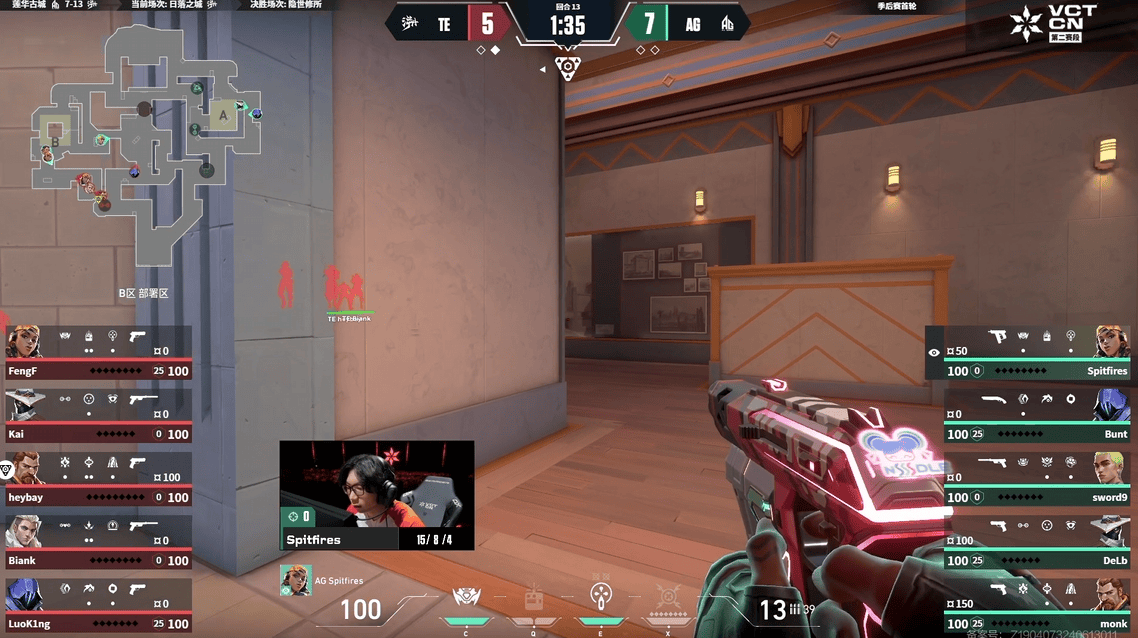Screen dimensions: 1138x638
Task: Click the AG team score panel
Action: tap(680, 24)
